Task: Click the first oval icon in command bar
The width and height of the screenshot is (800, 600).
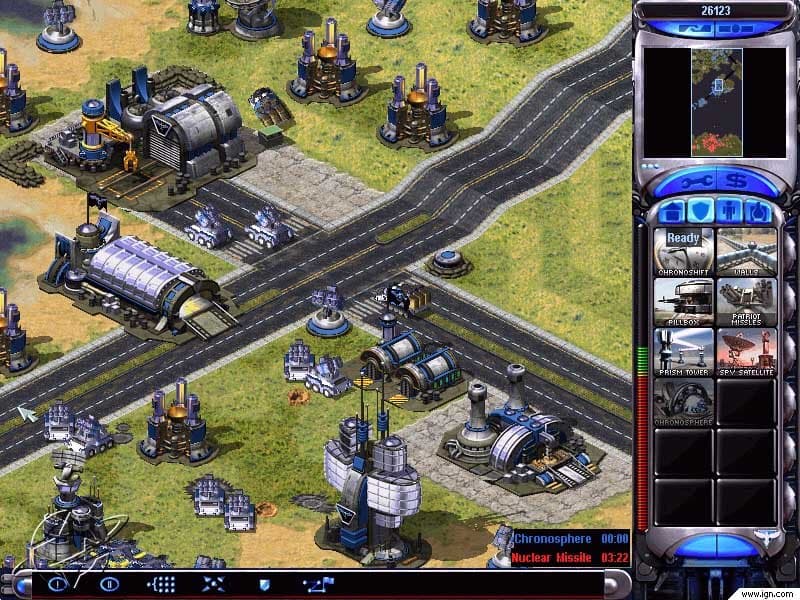Action: tap(59, 584)
